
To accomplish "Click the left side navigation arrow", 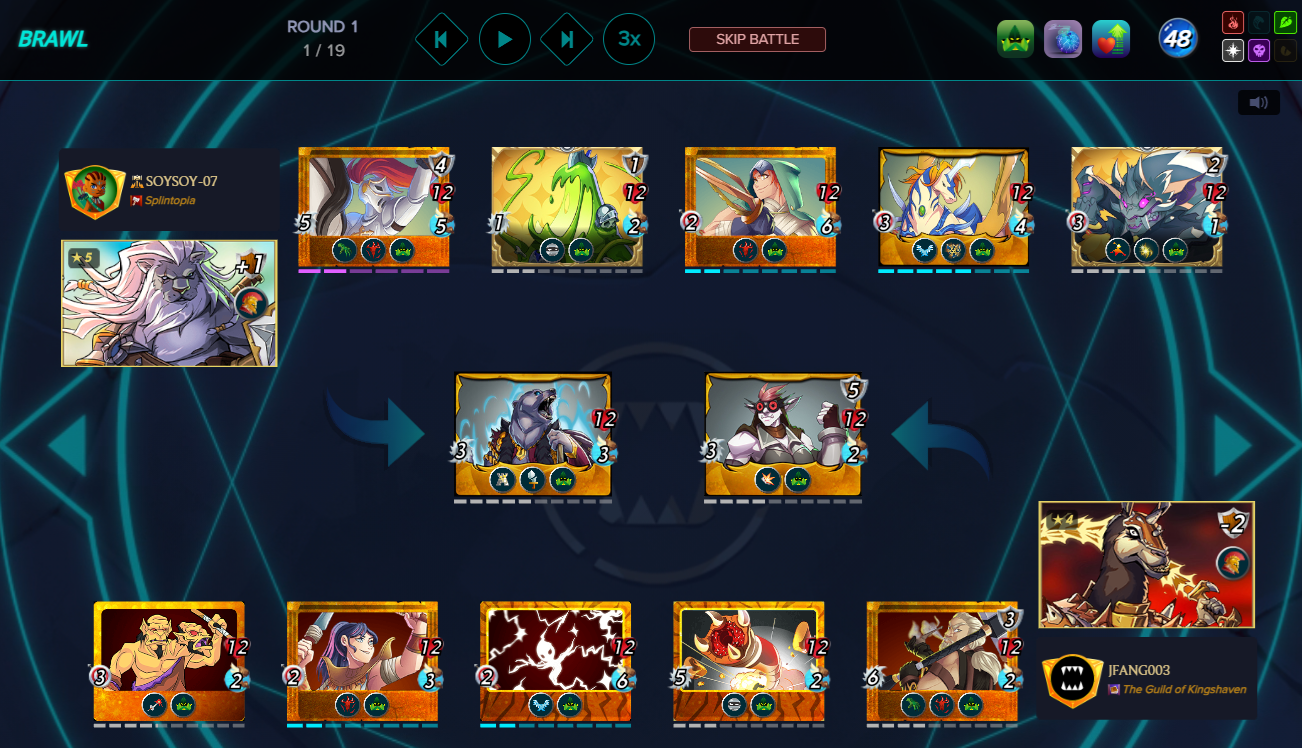I will point(68,444).
